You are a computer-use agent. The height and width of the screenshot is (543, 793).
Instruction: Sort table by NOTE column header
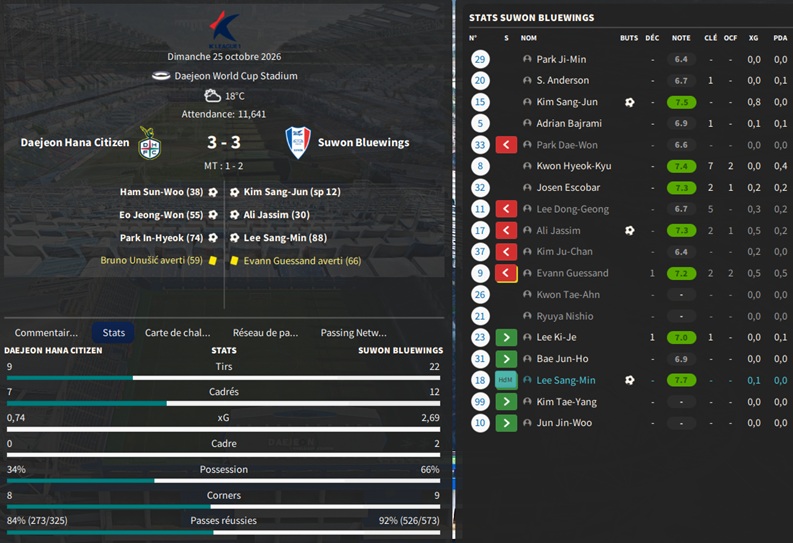[x=681, y=38]
